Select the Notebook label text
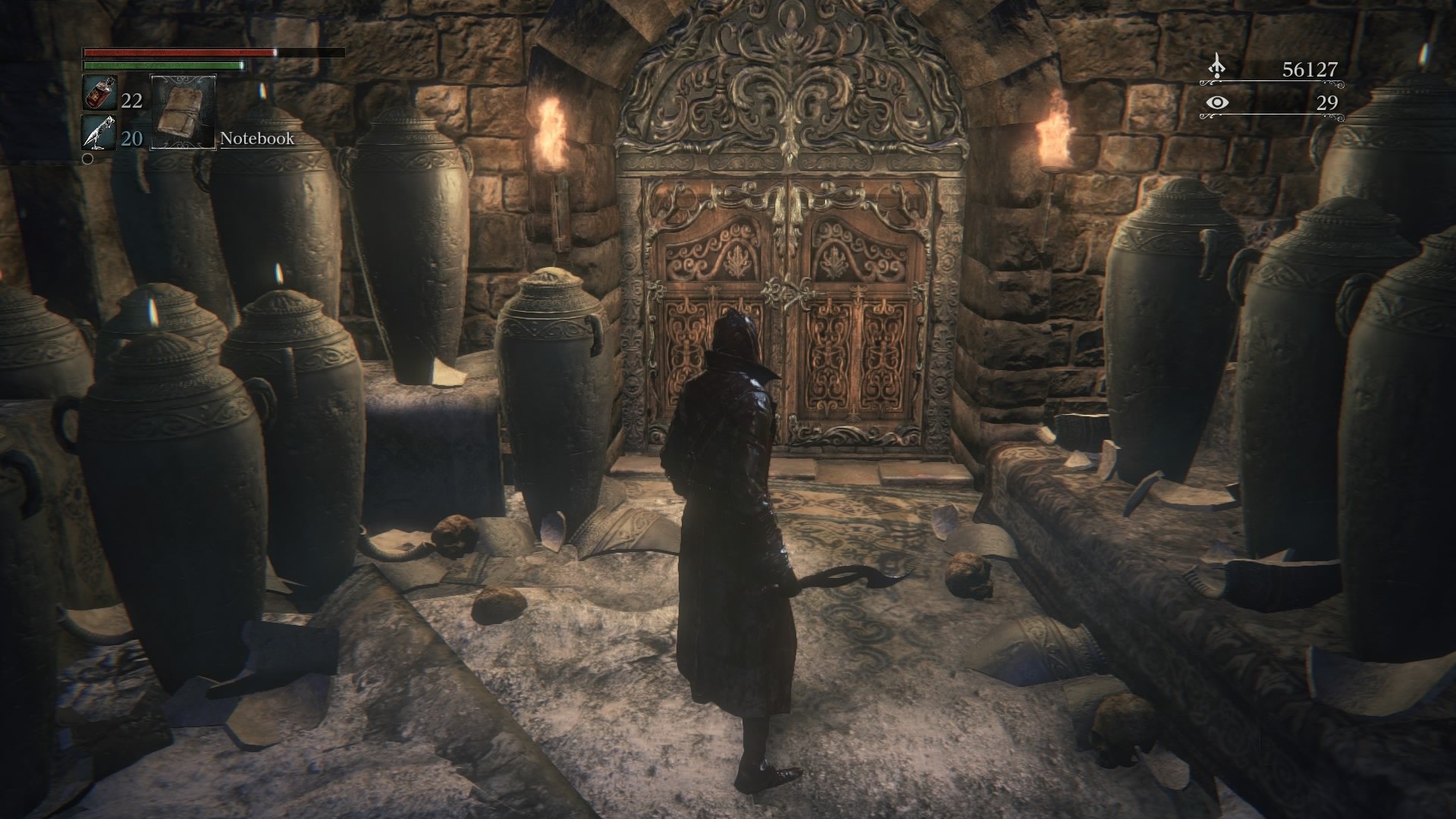 click(256, 139)
